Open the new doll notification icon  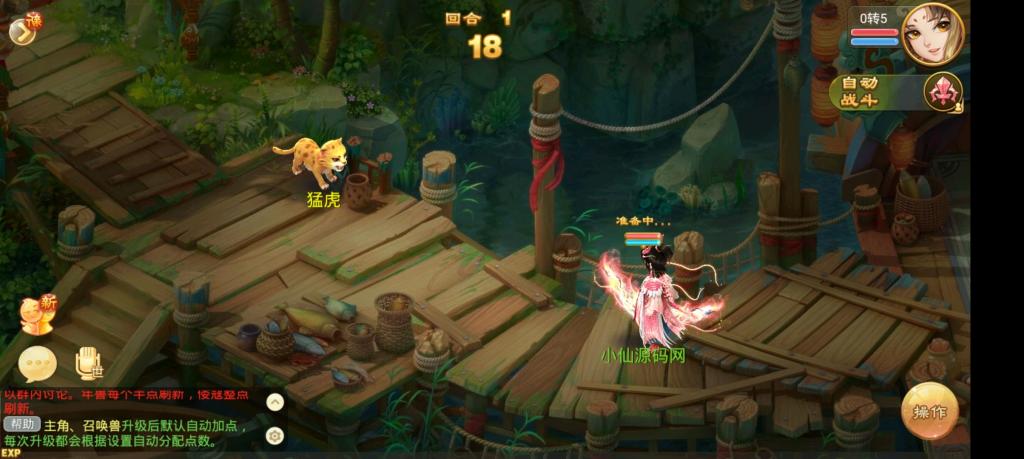click(x=38, y=314)
